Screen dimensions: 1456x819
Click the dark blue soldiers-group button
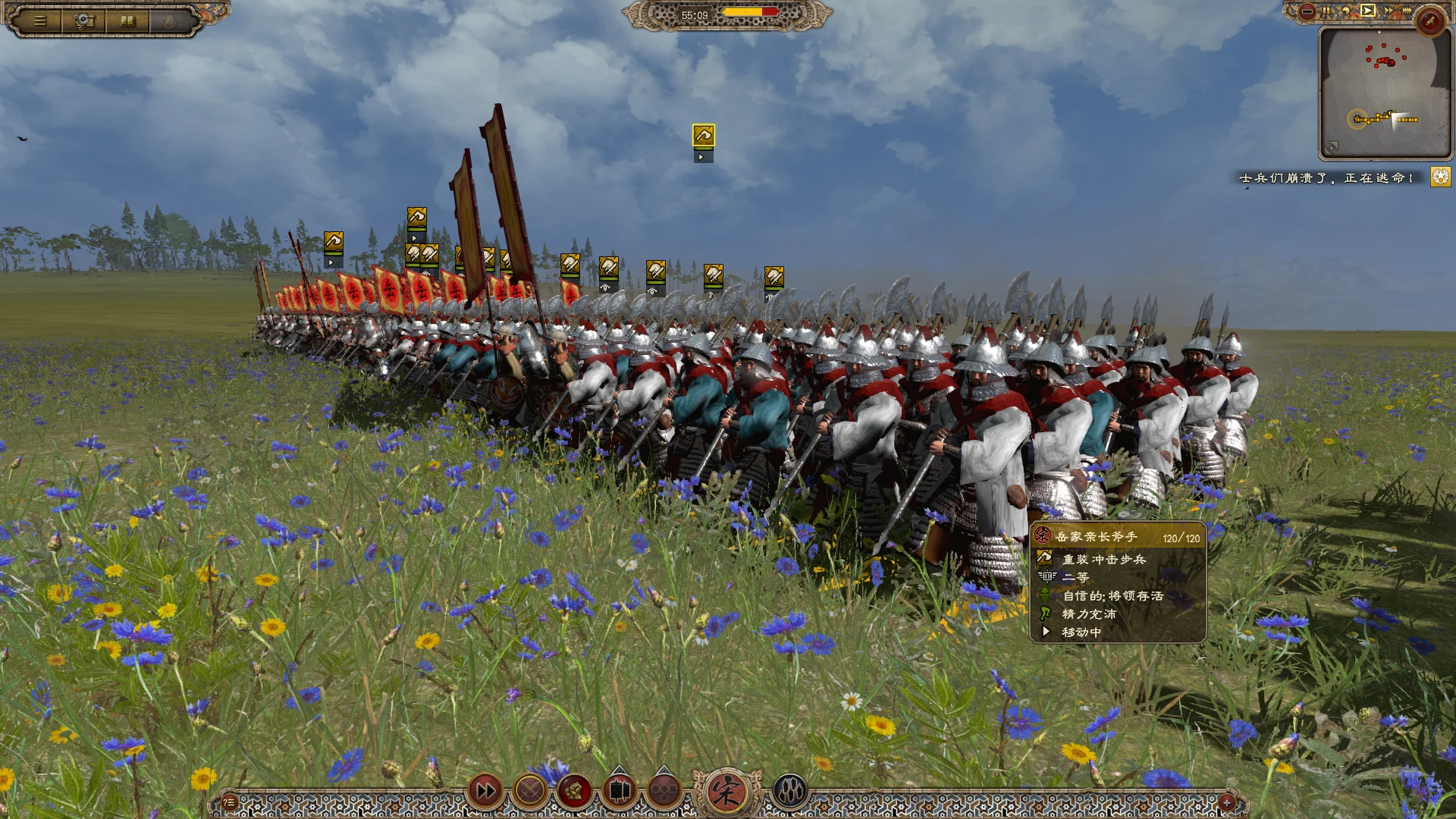click(x=789, y=792)
